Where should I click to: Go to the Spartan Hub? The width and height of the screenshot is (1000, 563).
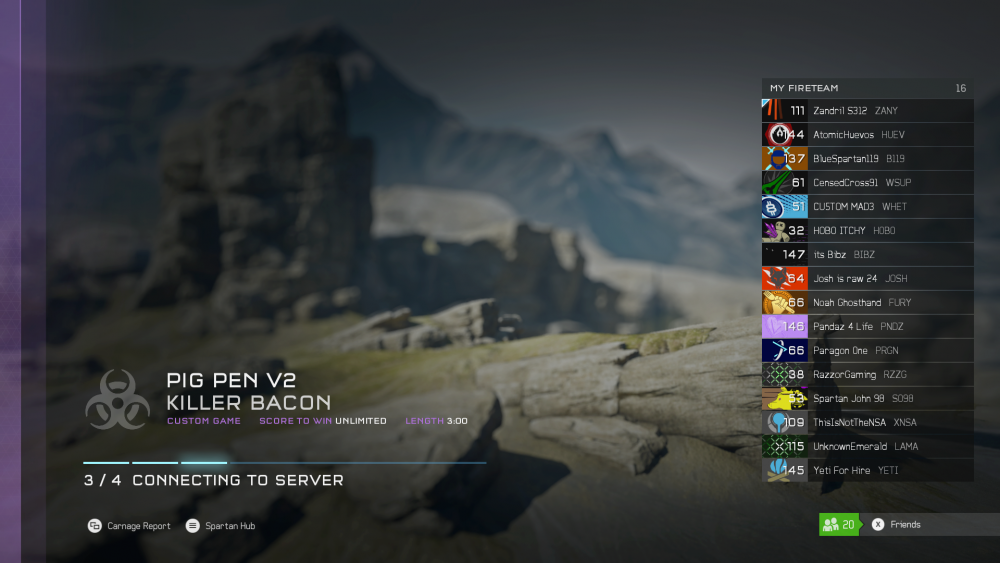[221, 526]
